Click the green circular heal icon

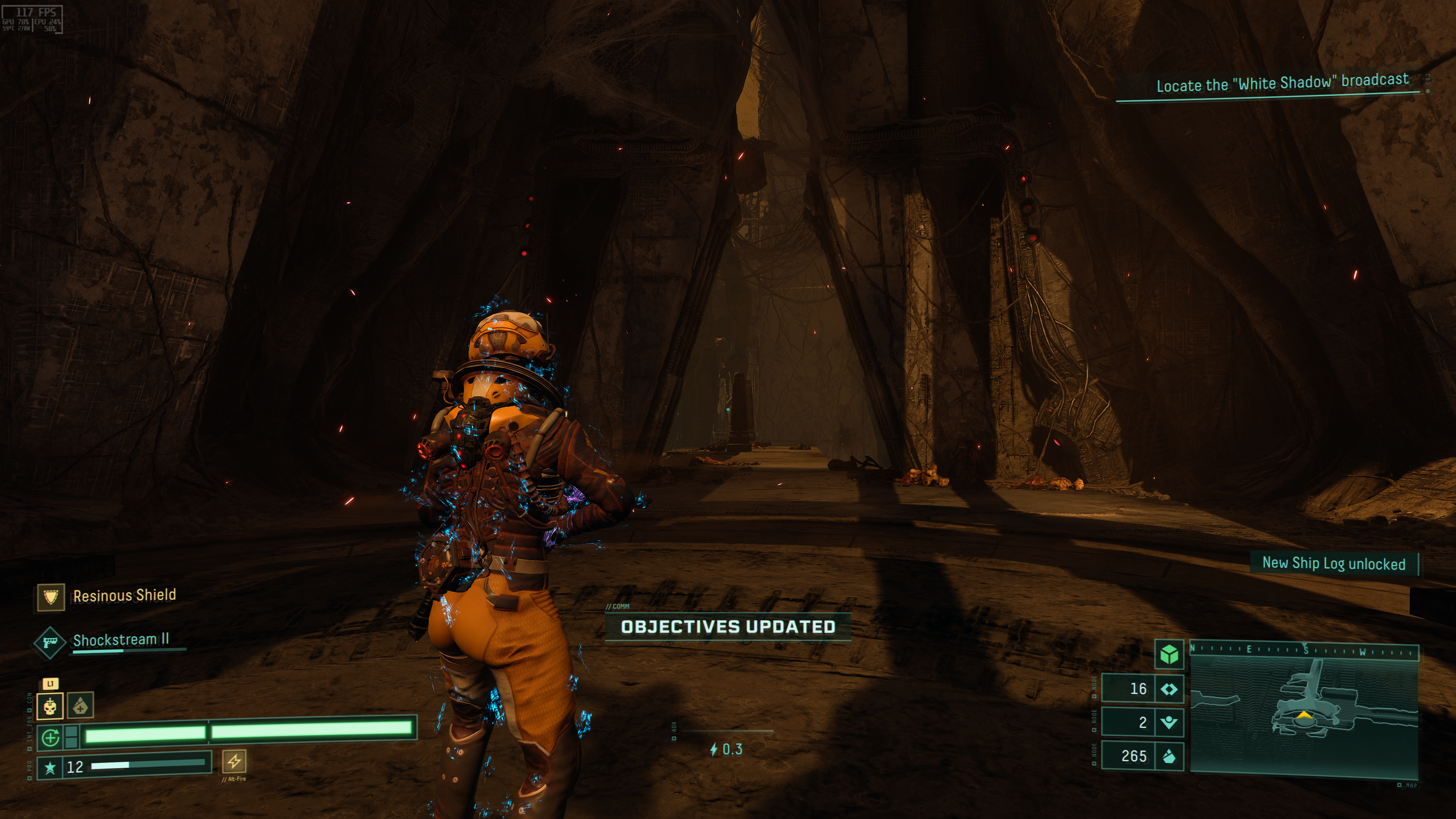pos(50,737)
